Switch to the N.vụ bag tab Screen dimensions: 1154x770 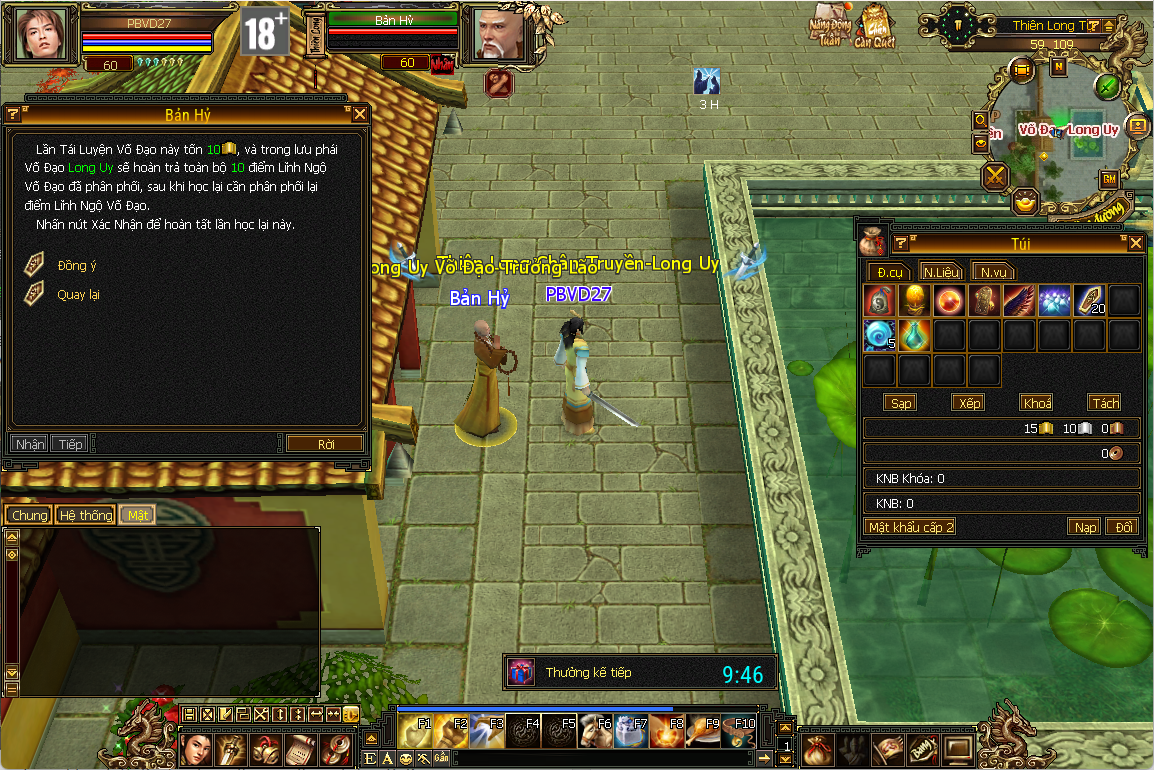pos(992,272)
